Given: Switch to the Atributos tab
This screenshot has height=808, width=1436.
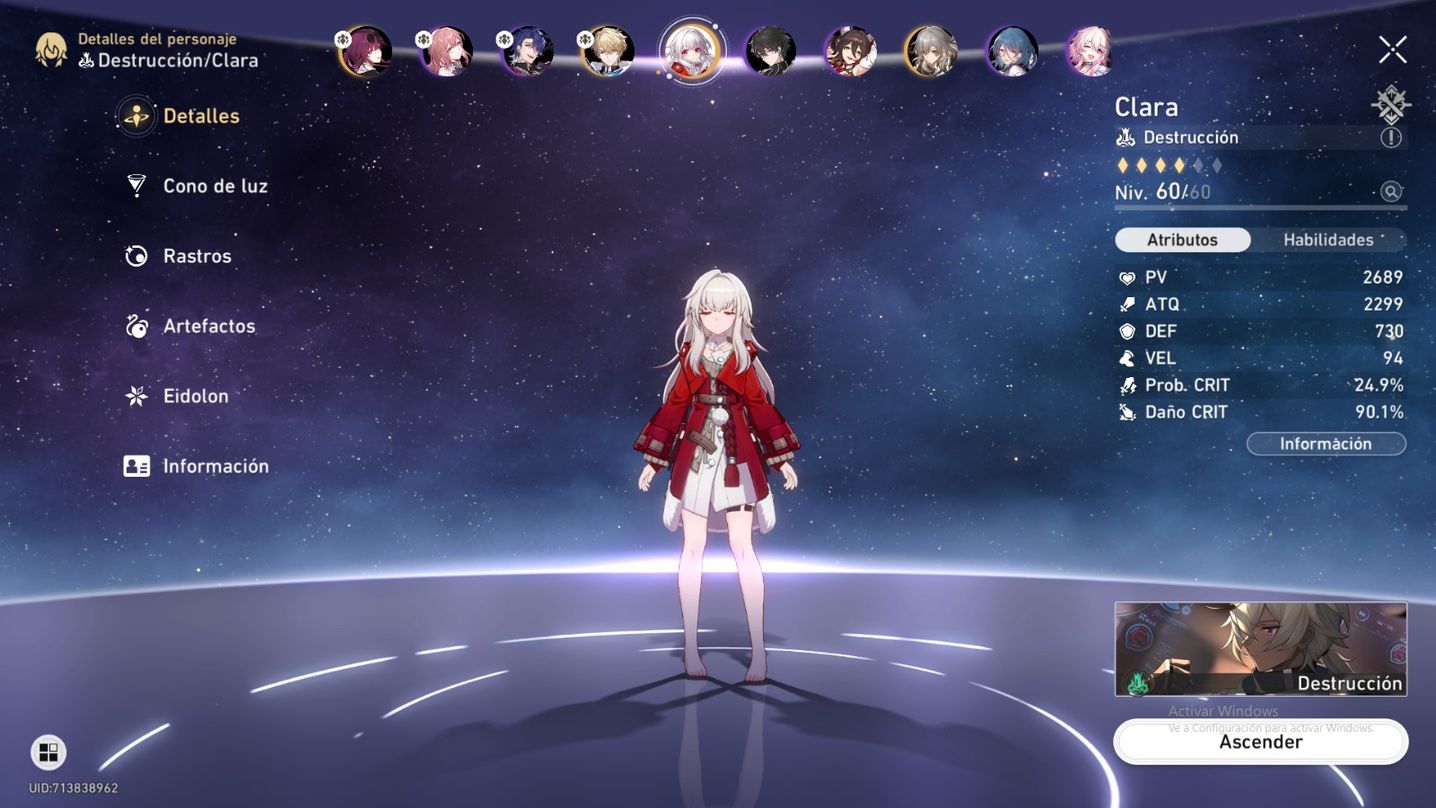Looking at the screenshot, I should [1183, 240].
